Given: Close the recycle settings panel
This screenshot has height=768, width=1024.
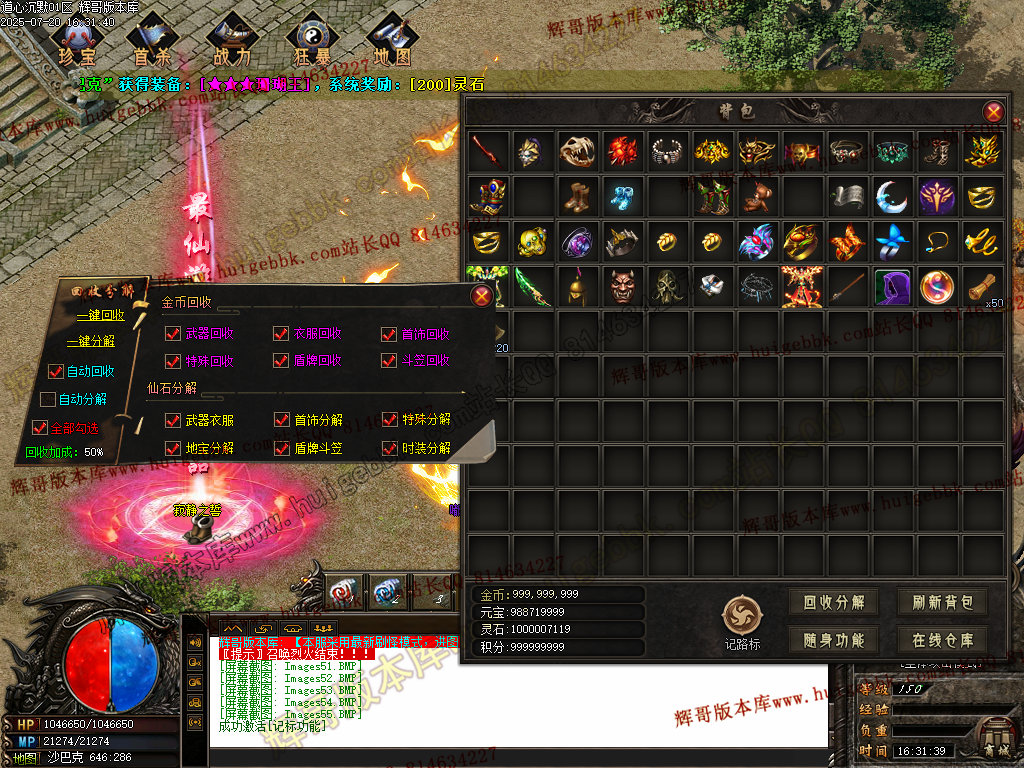Looking at the screenshot, I should [x=482, y=295].
